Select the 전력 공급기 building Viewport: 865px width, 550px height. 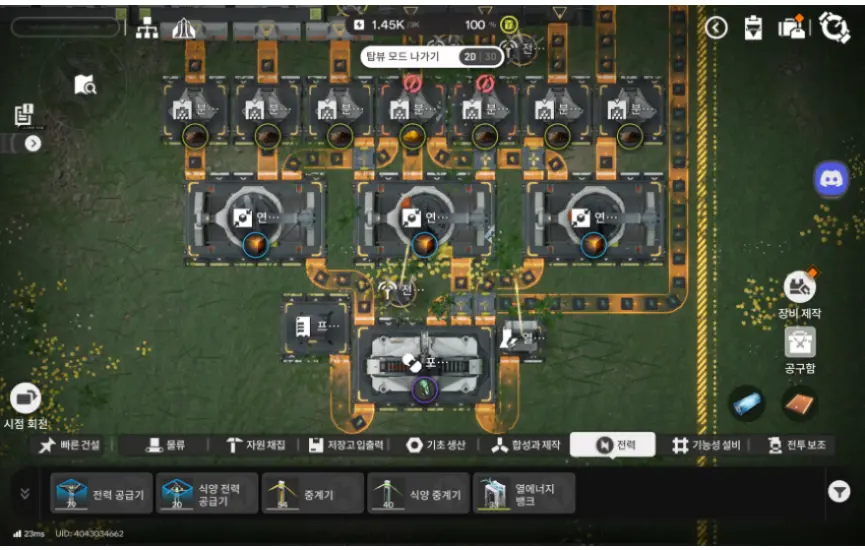pos(102,493)
